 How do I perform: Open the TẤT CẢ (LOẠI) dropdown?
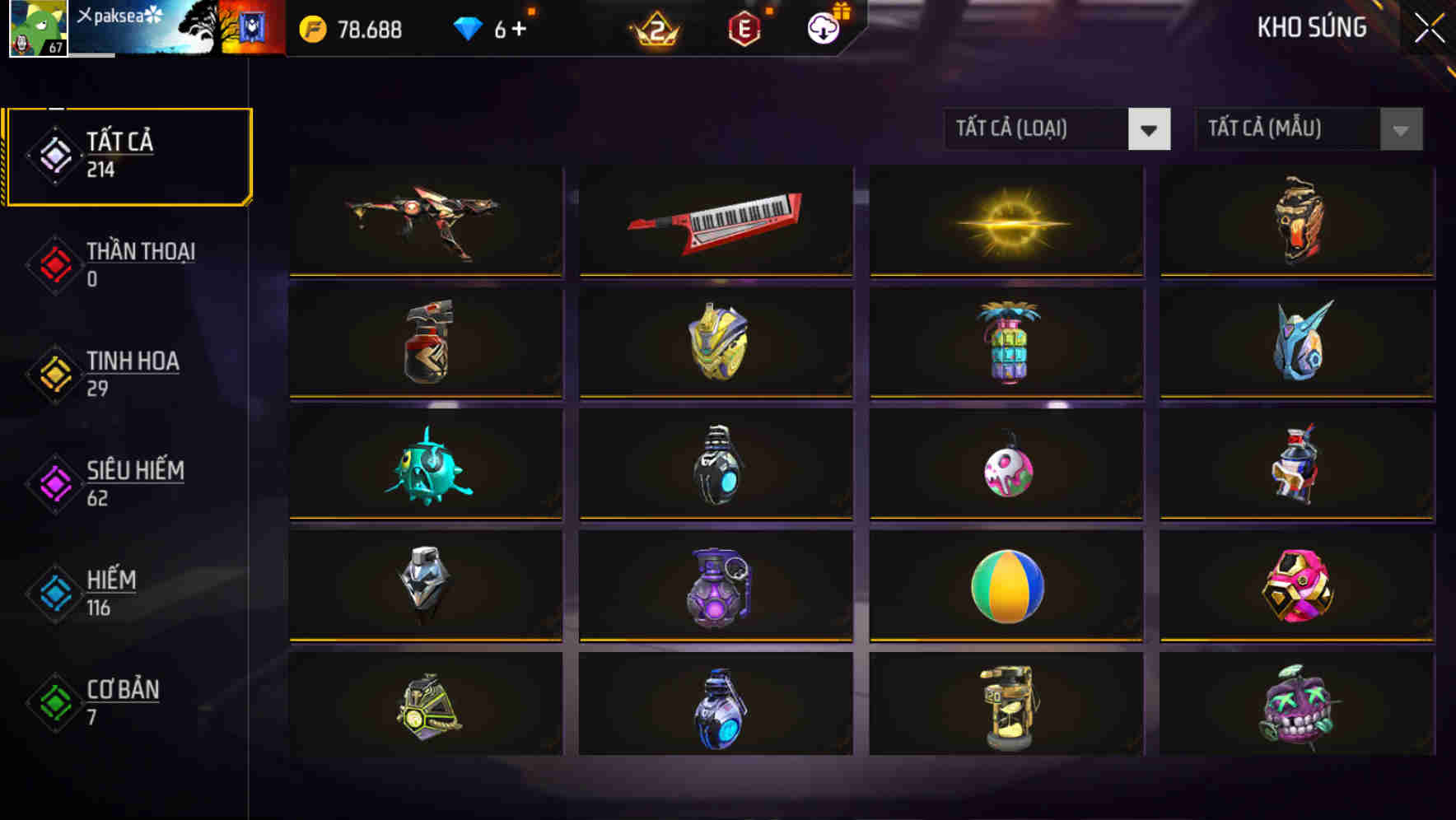coord(1038,129)
